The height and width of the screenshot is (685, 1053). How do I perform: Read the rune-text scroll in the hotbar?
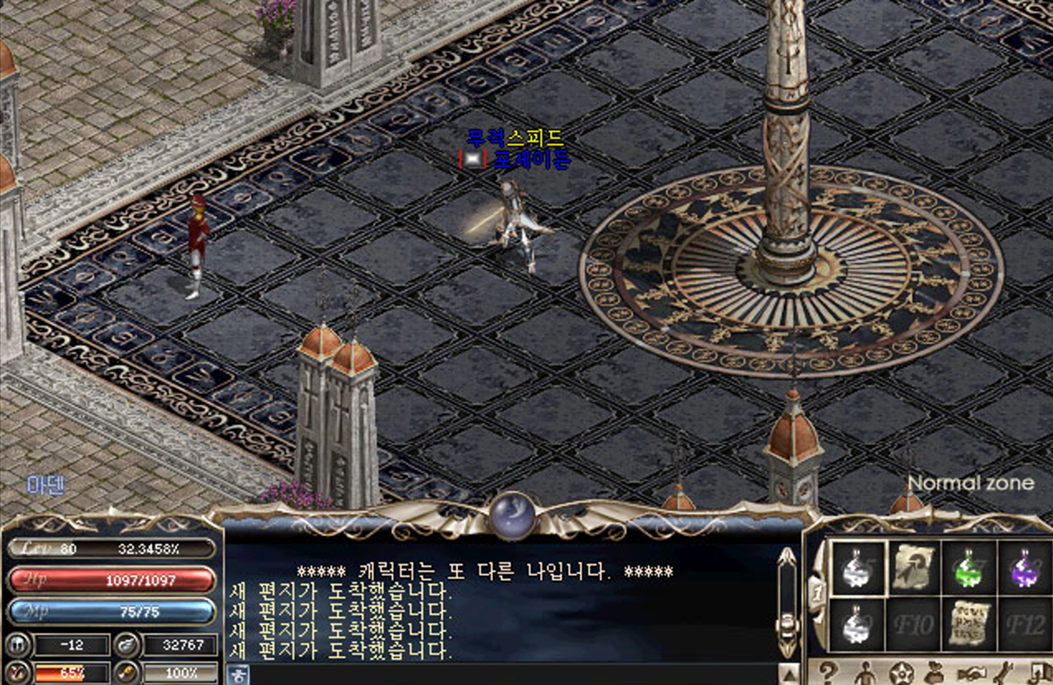tap(967, 625)
